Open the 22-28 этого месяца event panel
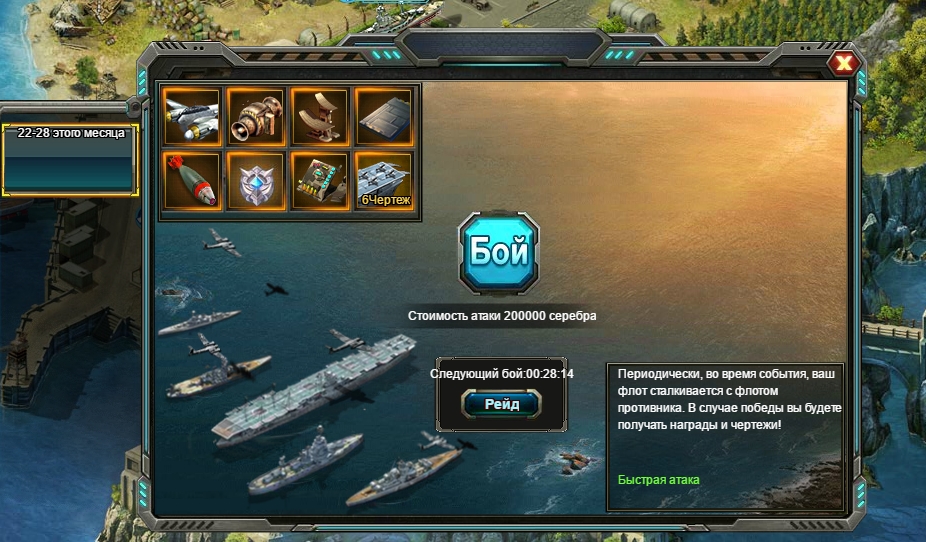The height and width of the screenshot is (542, 926). point(70,158)
